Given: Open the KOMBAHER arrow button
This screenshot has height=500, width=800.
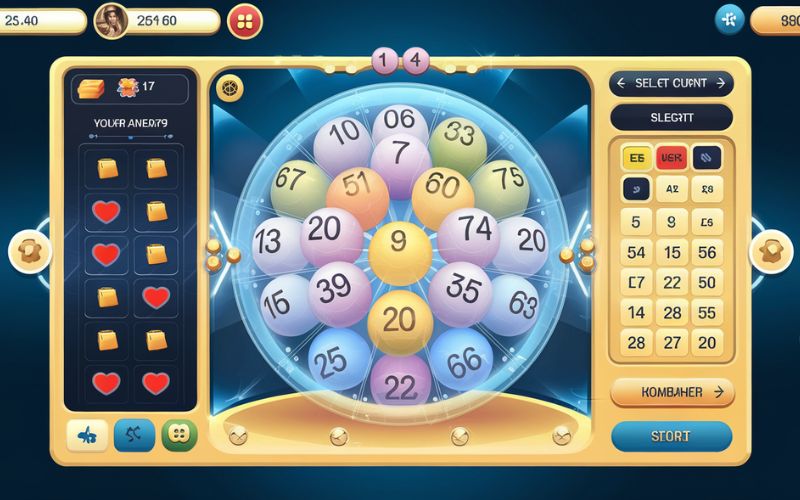Looking at the screenshot, I should (x=671, y=392).
